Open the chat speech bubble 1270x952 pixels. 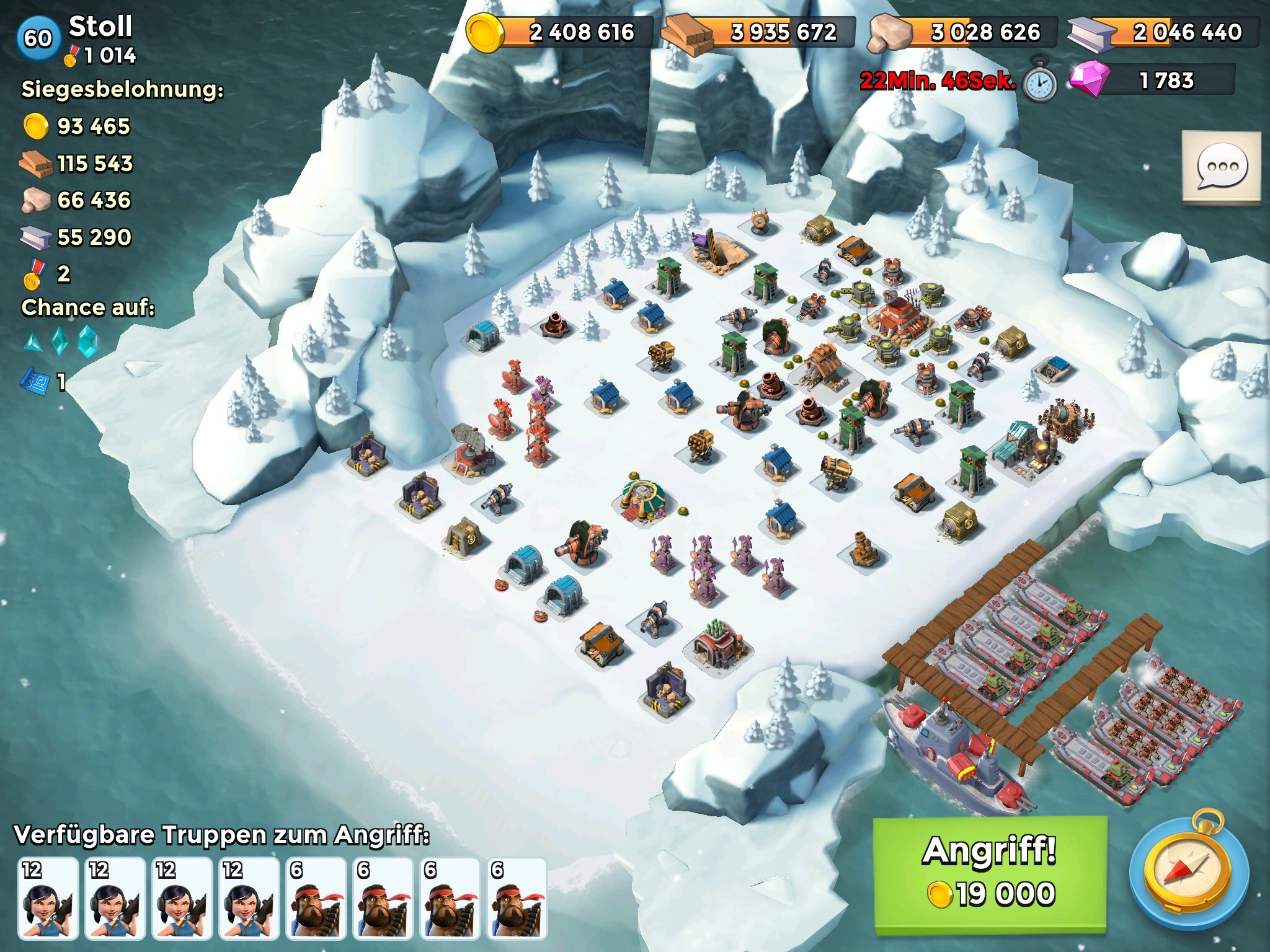pos(1221,167)
